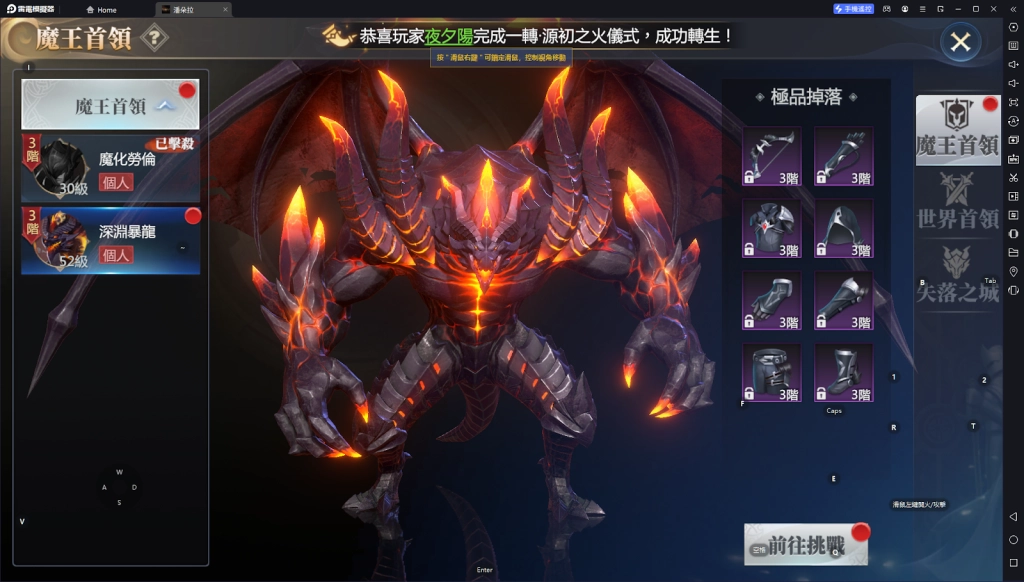Select the 深淵暴龍 level 52 boss
Viewport: 1024px width, 582px height.
[110, 241]
